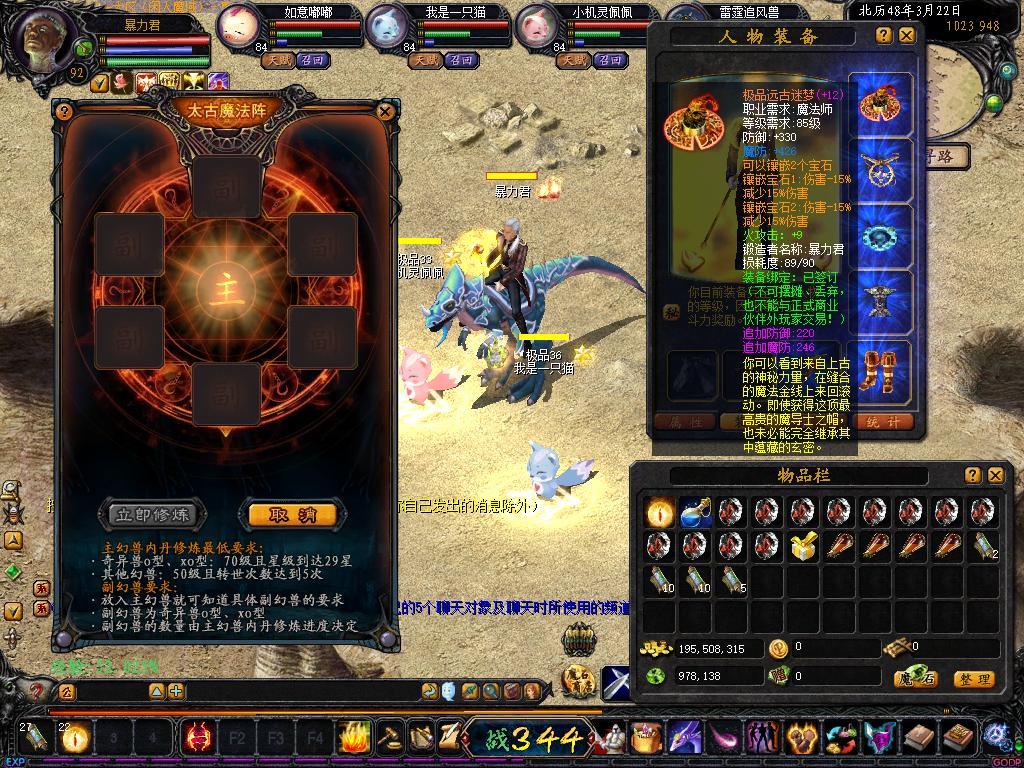Recall pet 如意嘟嘟 with 召回
Image resolution: width=1024 pixels, height=768 pixels.
tap(314, 60)
